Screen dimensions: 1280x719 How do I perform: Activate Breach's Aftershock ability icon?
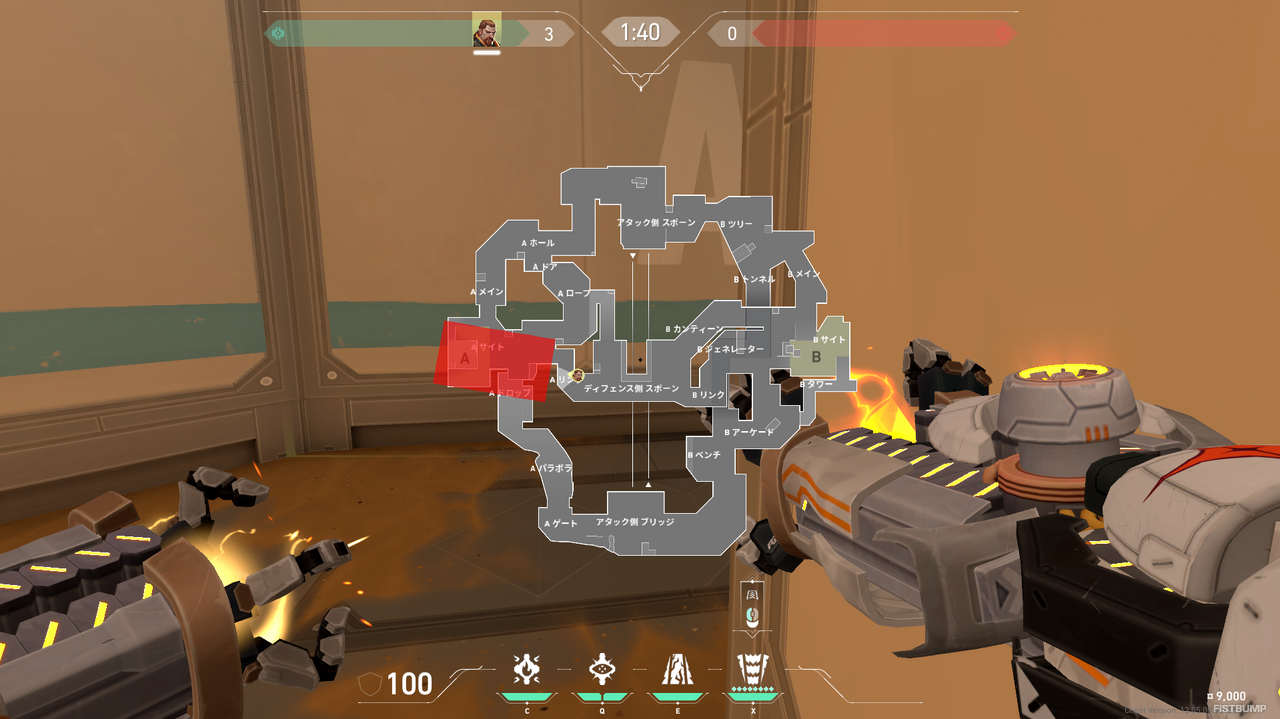527,668
